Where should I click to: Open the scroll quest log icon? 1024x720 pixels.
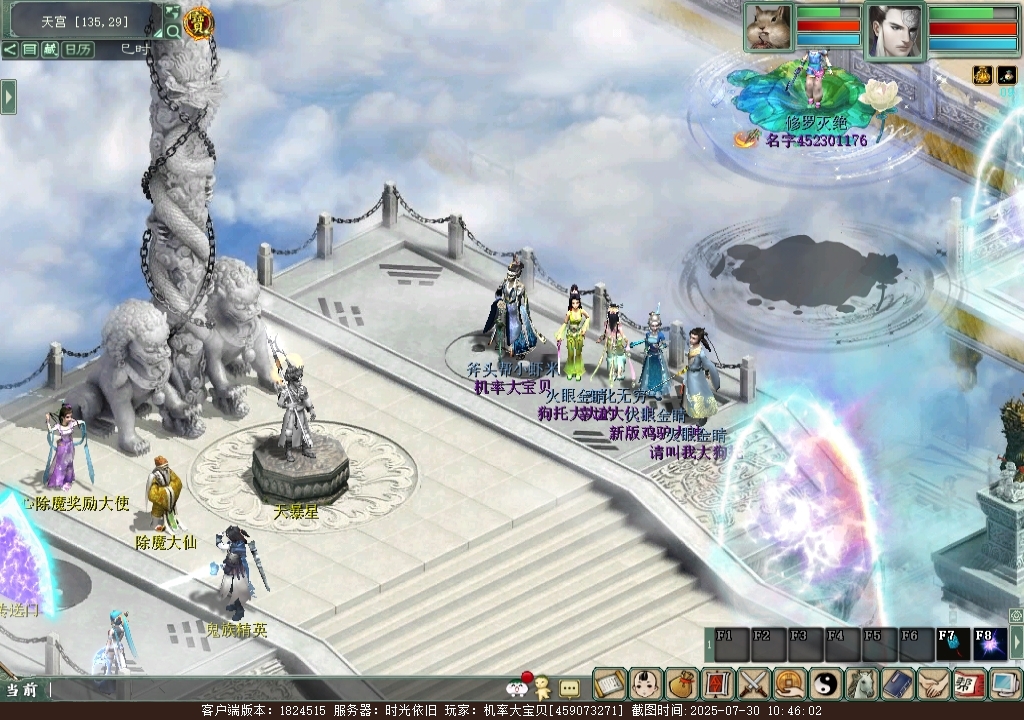tap(609, 684)
